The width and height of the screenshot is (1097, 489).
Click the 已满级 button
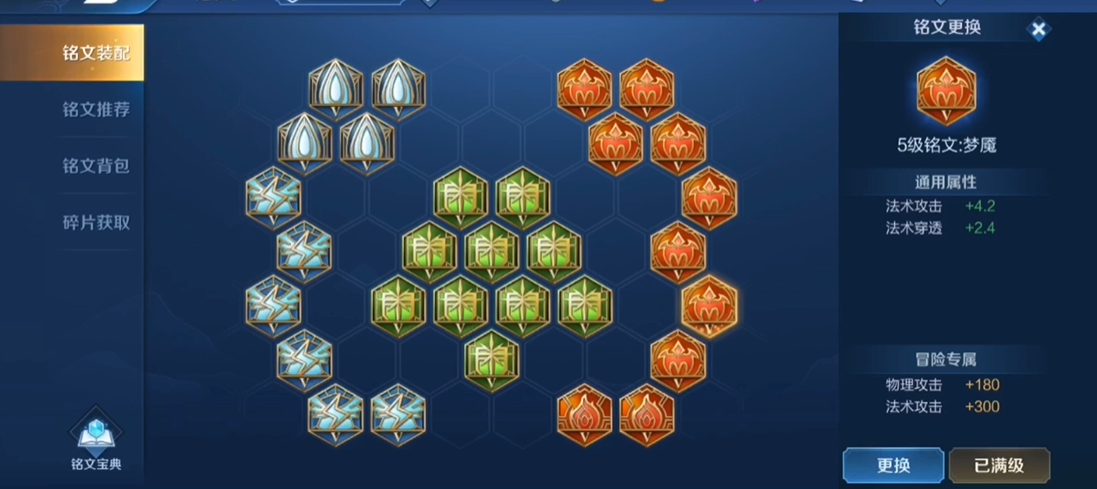(998, 465)
